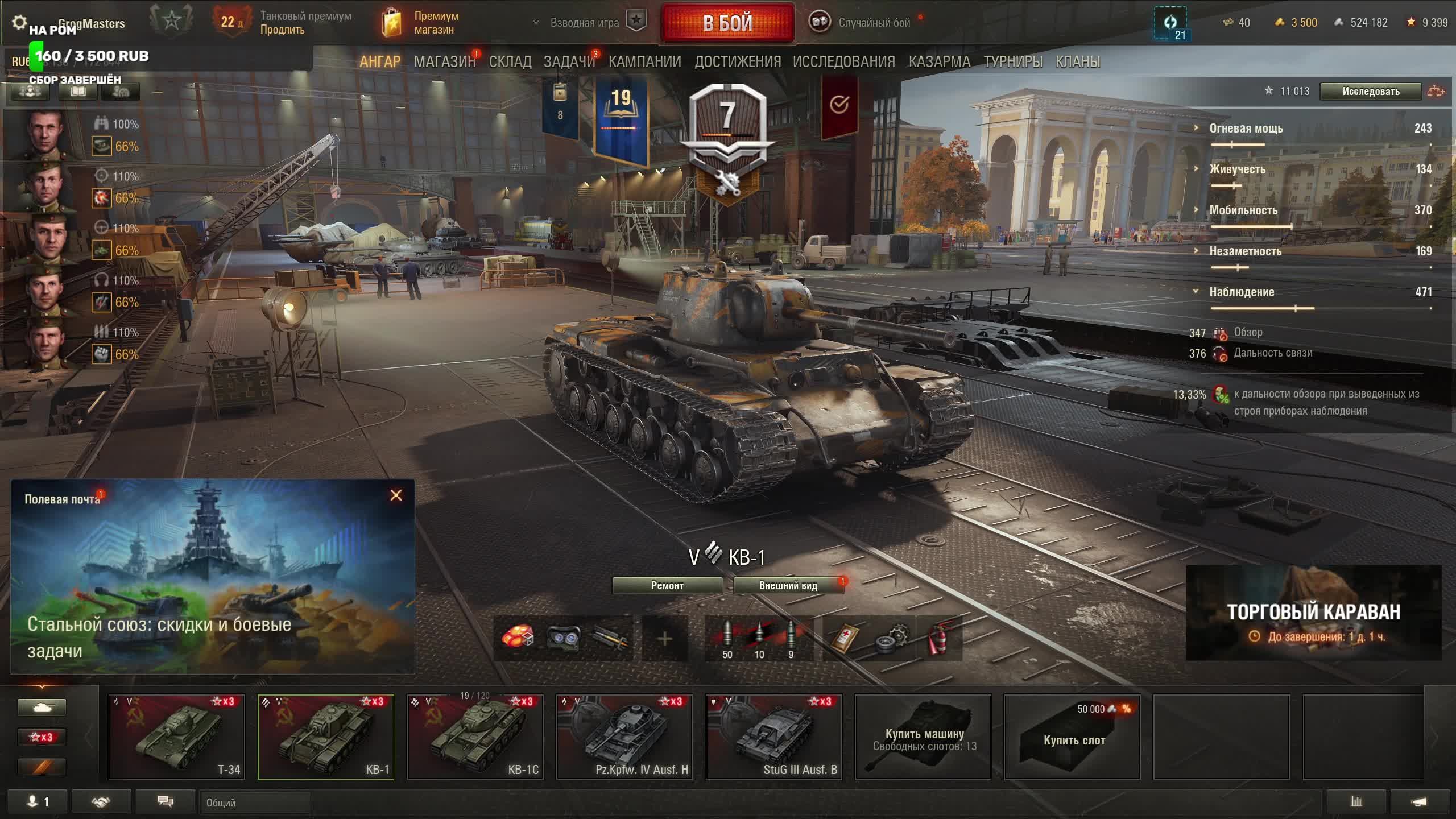Click the Общий chat channel field
The height and width of the screenshot is (819, 1456).
tap(254, 803)
